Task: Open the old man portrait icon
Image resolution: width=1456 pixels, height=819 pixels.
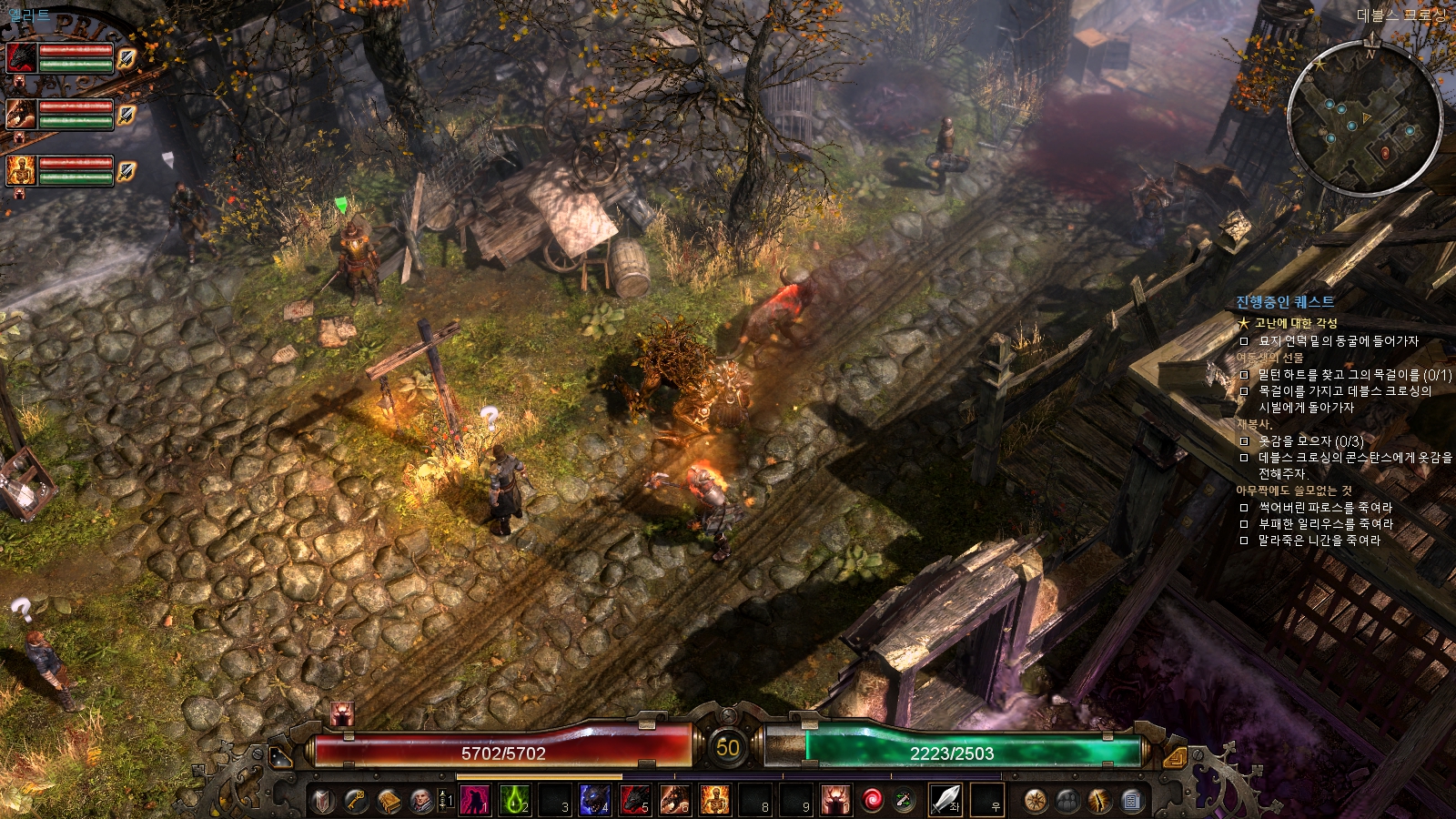Action: pos(420,801)
